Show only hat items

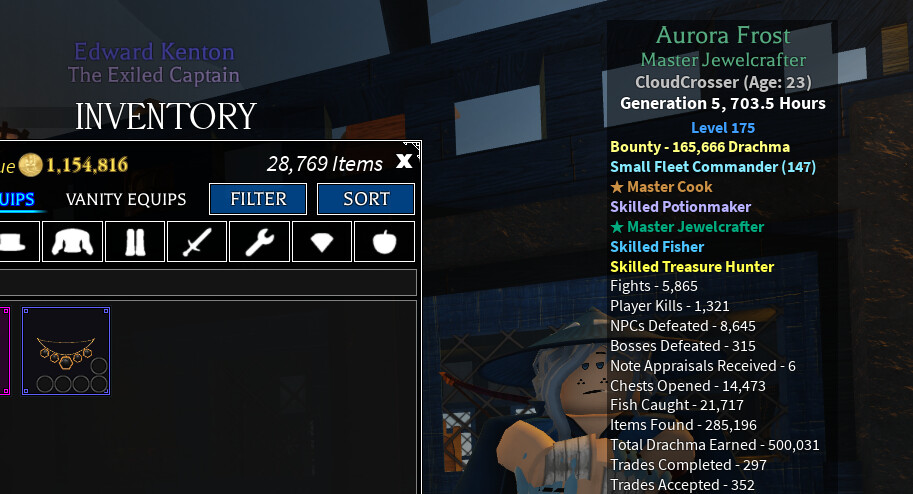[11, 241]
